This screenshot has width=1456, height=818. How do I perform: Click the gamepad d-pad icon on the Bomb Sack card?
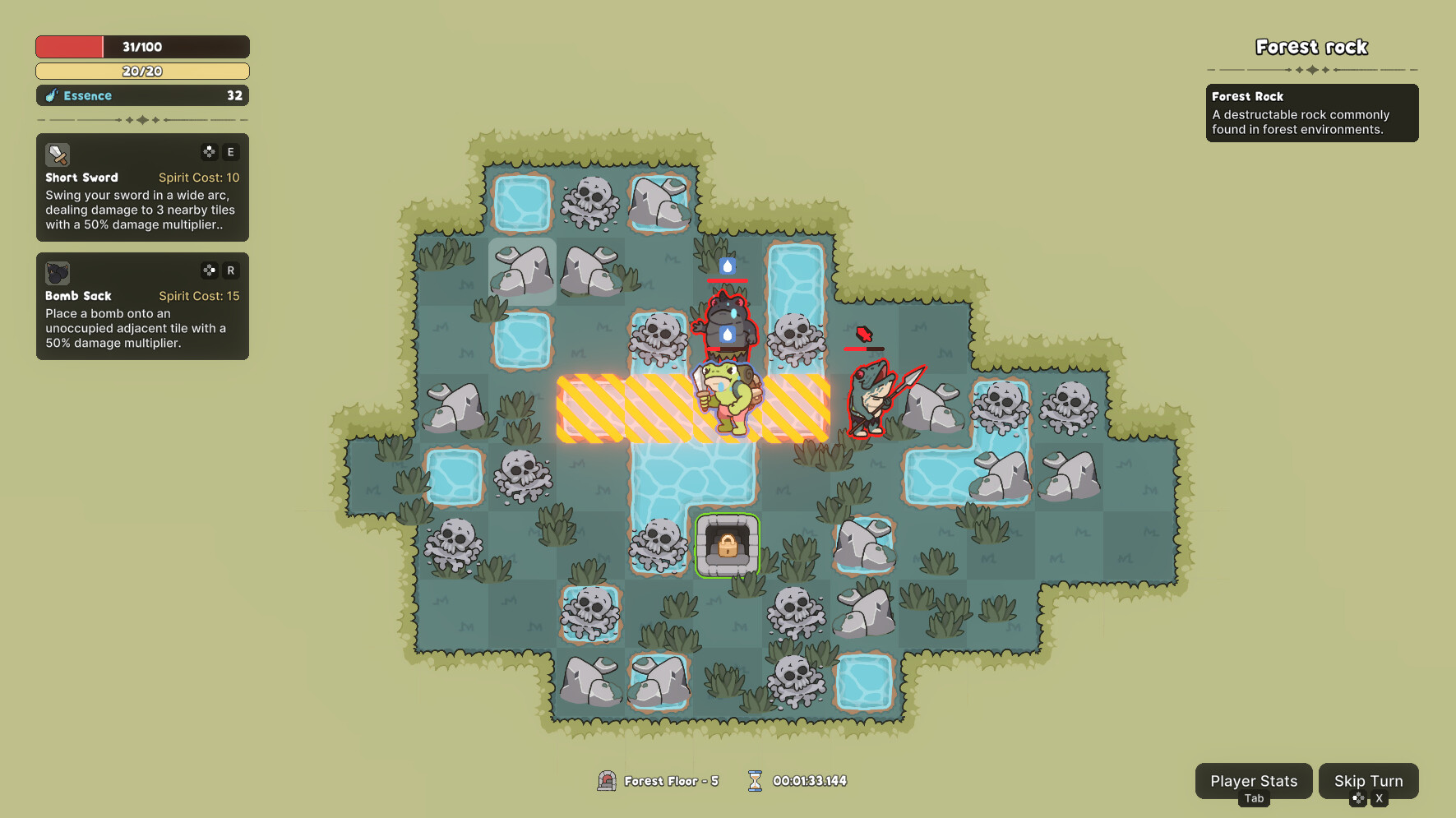[209, 270]
